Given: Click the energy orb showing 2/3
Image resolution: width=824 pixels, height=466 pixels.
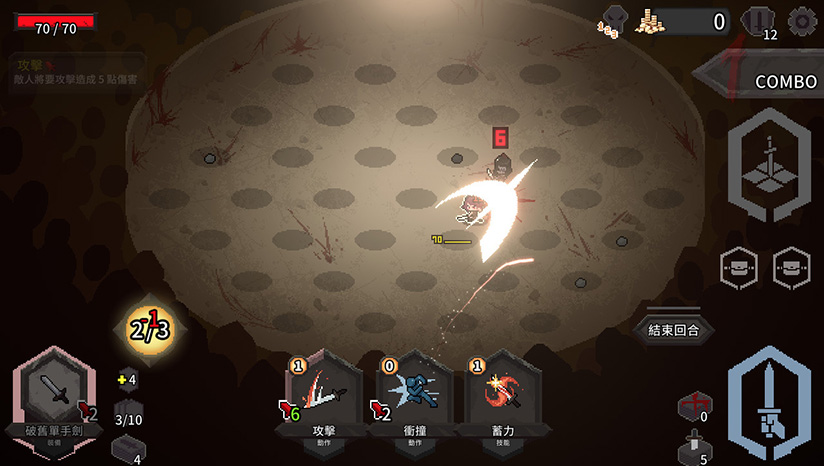Looking at the screenshot, I should (148, 329).
